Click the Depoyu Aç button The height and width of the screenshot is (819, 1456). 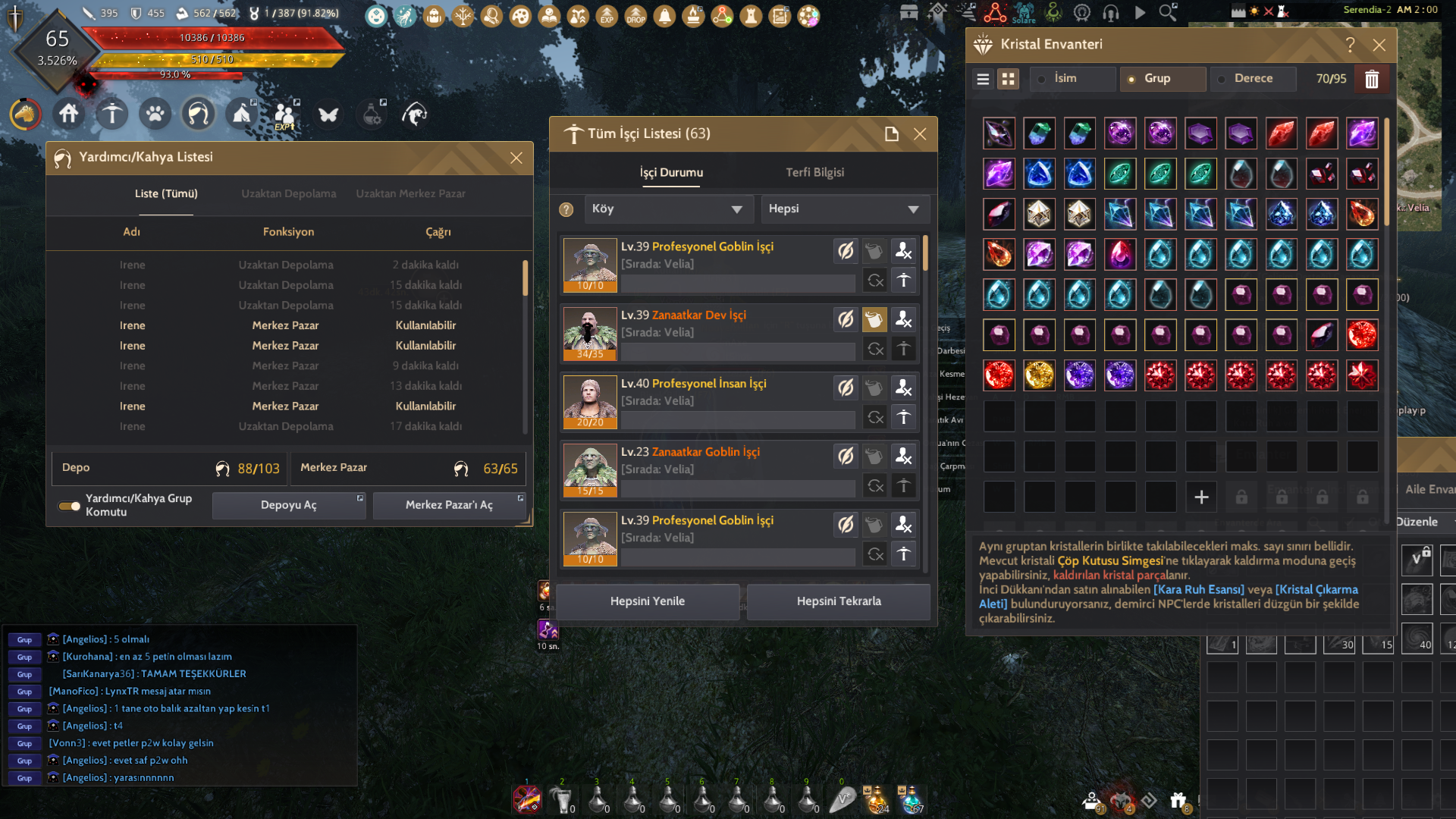tap(288, 505)
